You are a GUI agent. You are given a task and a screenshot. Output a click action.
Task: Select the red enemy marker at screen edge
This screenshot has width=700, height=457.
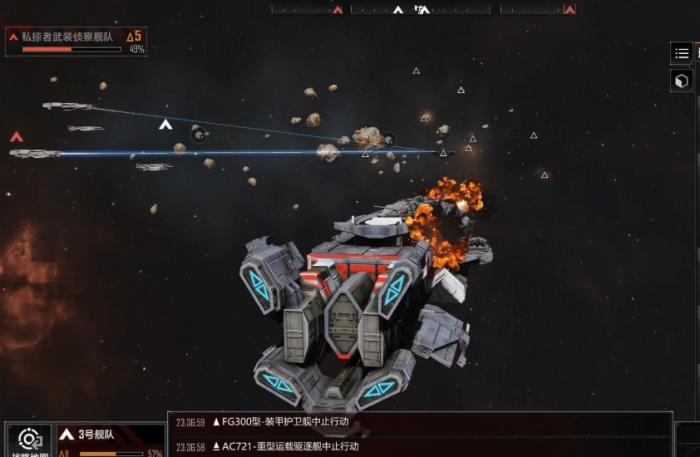point(16,137)
